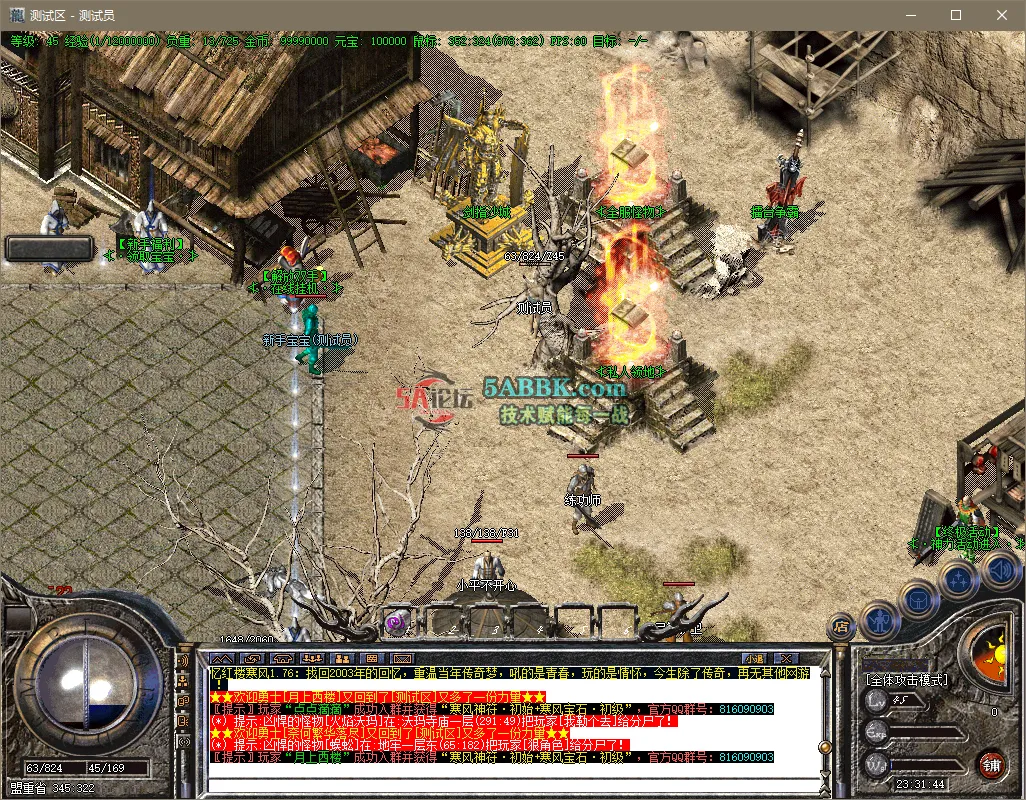1026x800 pixels.
Task: Select the group chat channel side icon
Action: point(183,680)
